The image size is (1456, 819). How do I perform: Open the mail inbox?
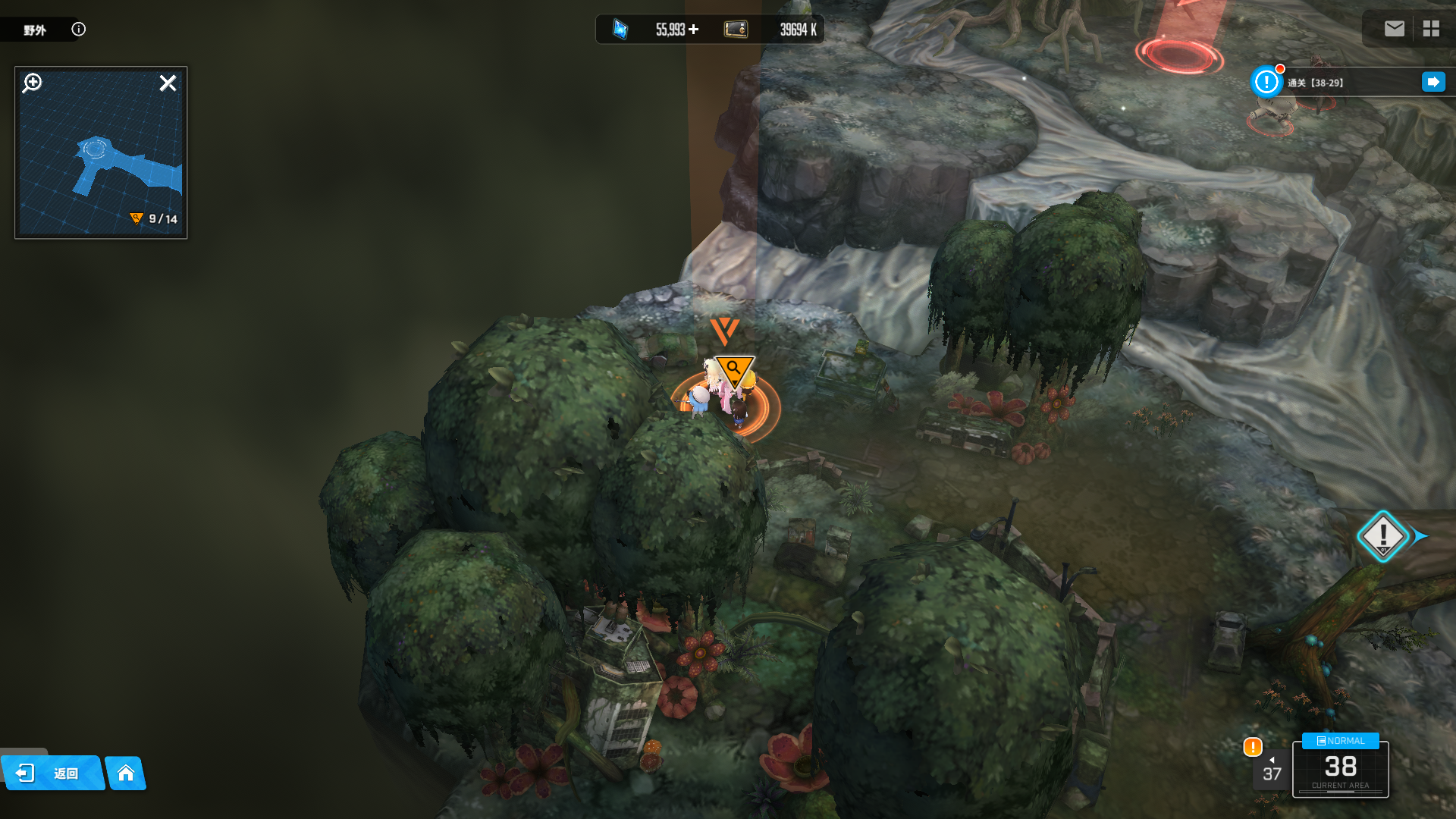1394,29
